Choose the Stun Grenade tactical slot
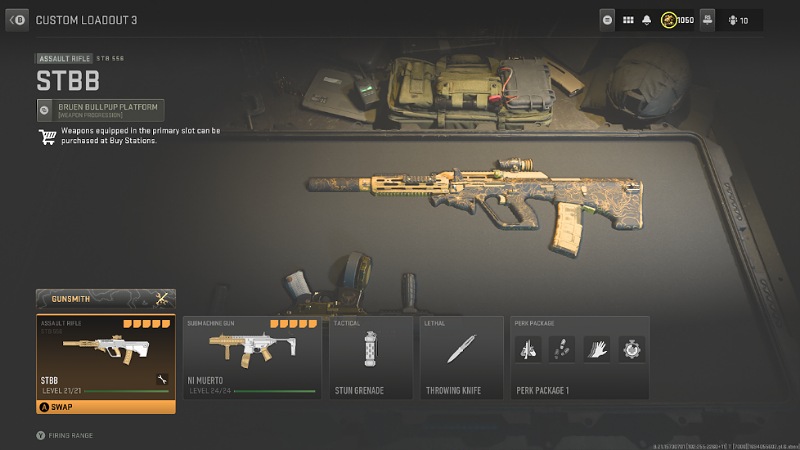The height and width of the screenshot is (450, 800). (x=371, y=357)
